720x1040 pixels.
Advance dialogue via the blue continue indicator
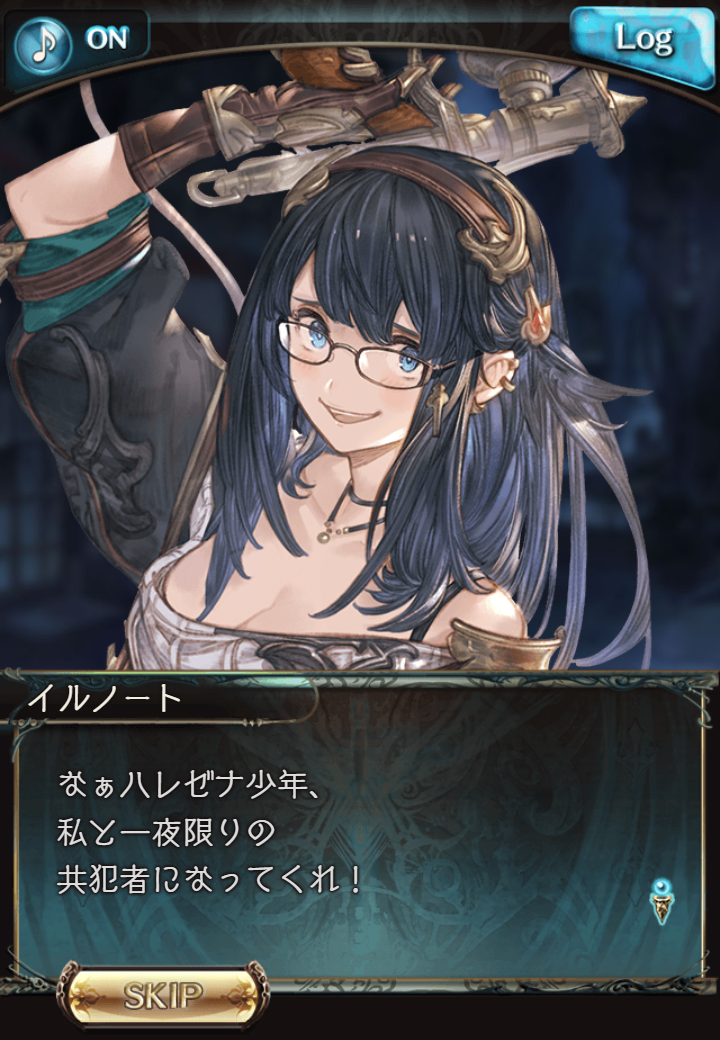[x=660, y=900]
